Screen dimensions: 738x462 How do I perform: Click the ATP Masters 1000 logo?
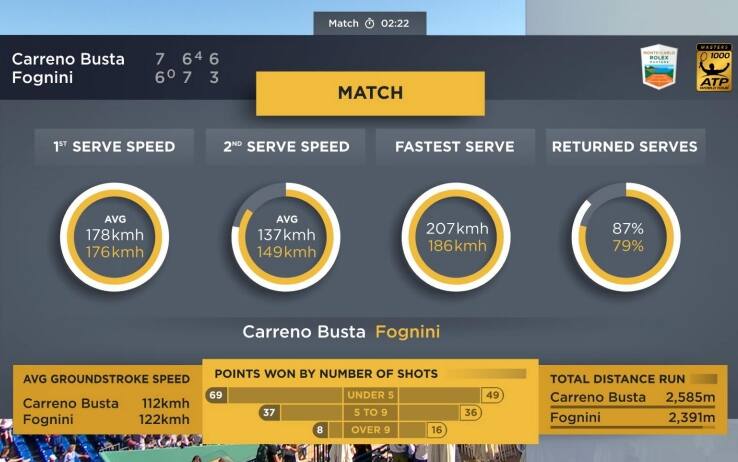(x=713, y=67)
